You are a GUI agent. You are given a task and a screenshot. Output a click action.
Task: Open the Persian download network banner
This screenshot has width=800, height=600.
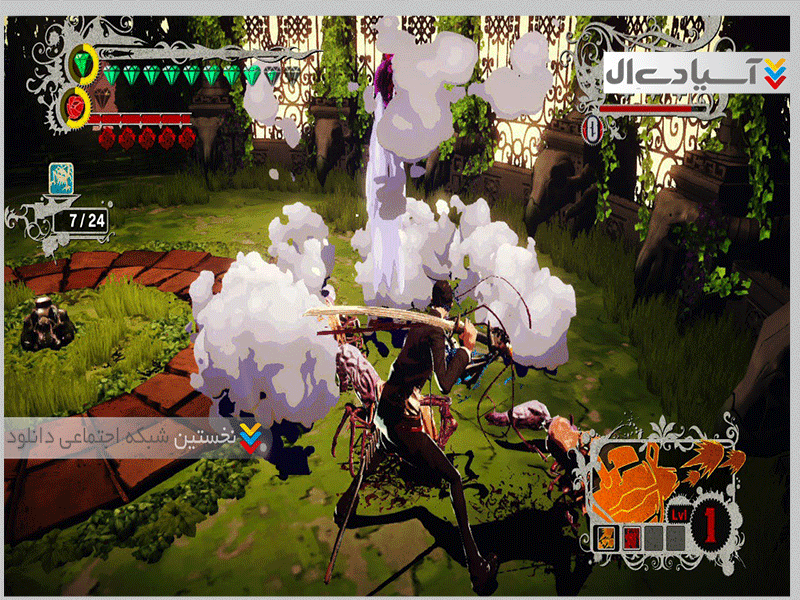(x=137, y=438)
